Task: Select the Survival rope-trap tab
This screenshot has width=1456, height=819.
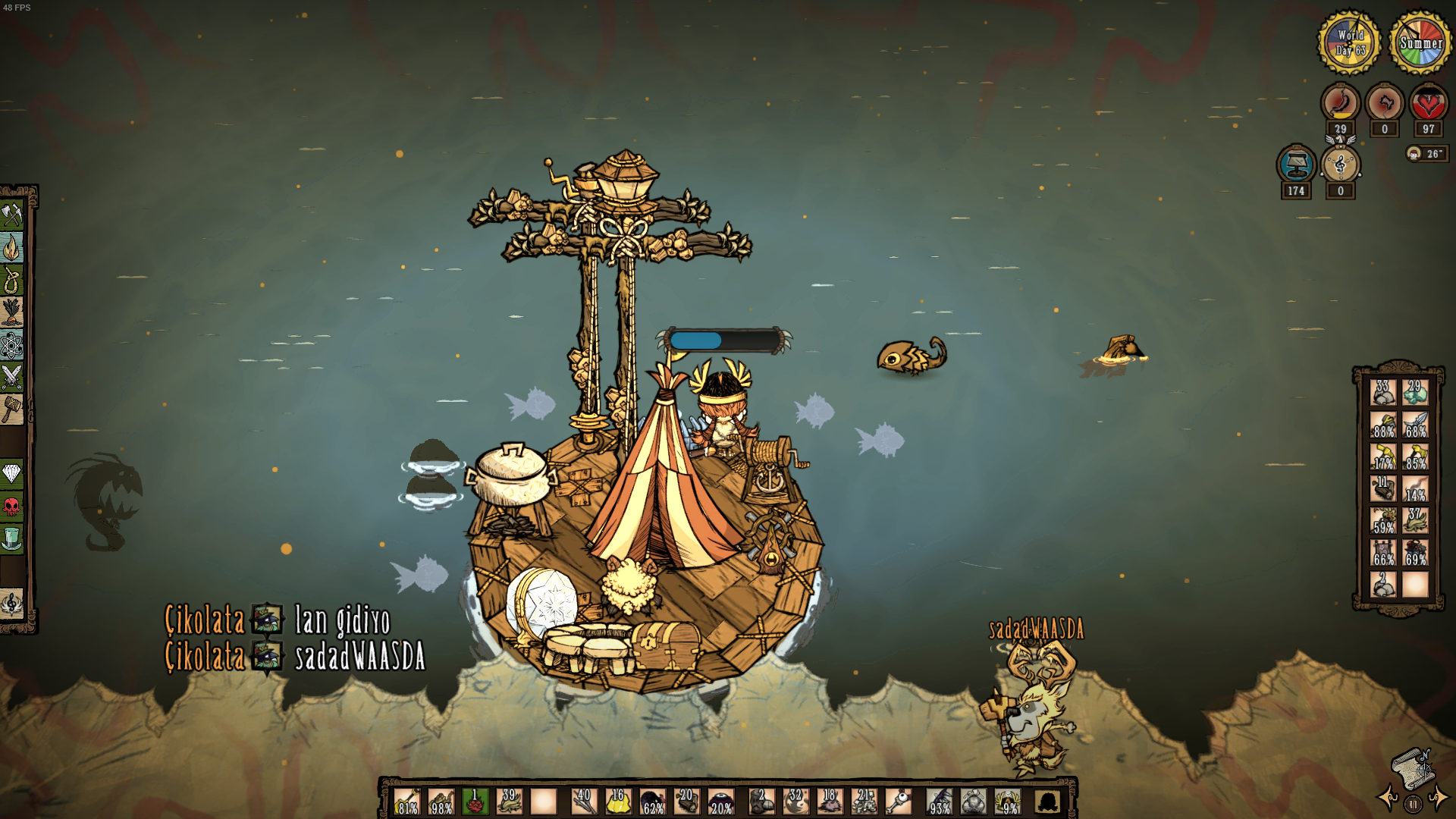Action: pyautogui.click(x=12, y=281)
